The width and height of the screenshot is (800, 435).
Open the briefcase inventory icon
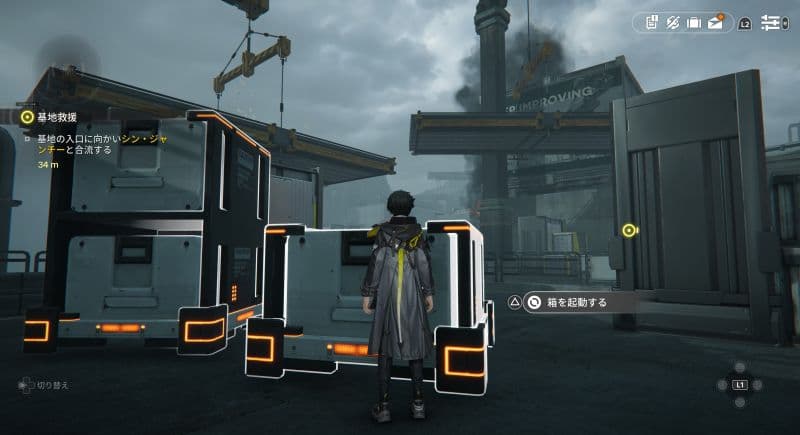694,22
